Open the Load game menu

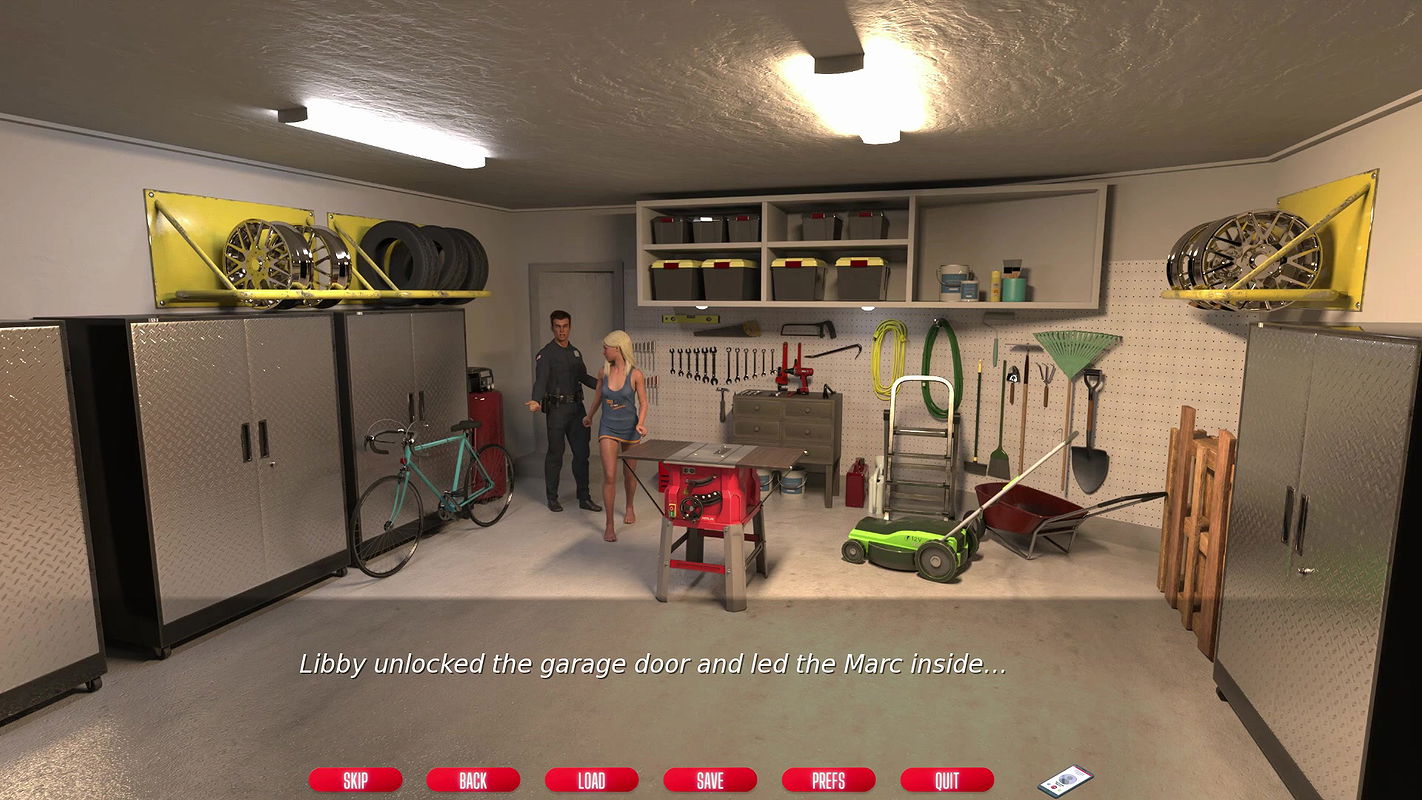(591, 780)
